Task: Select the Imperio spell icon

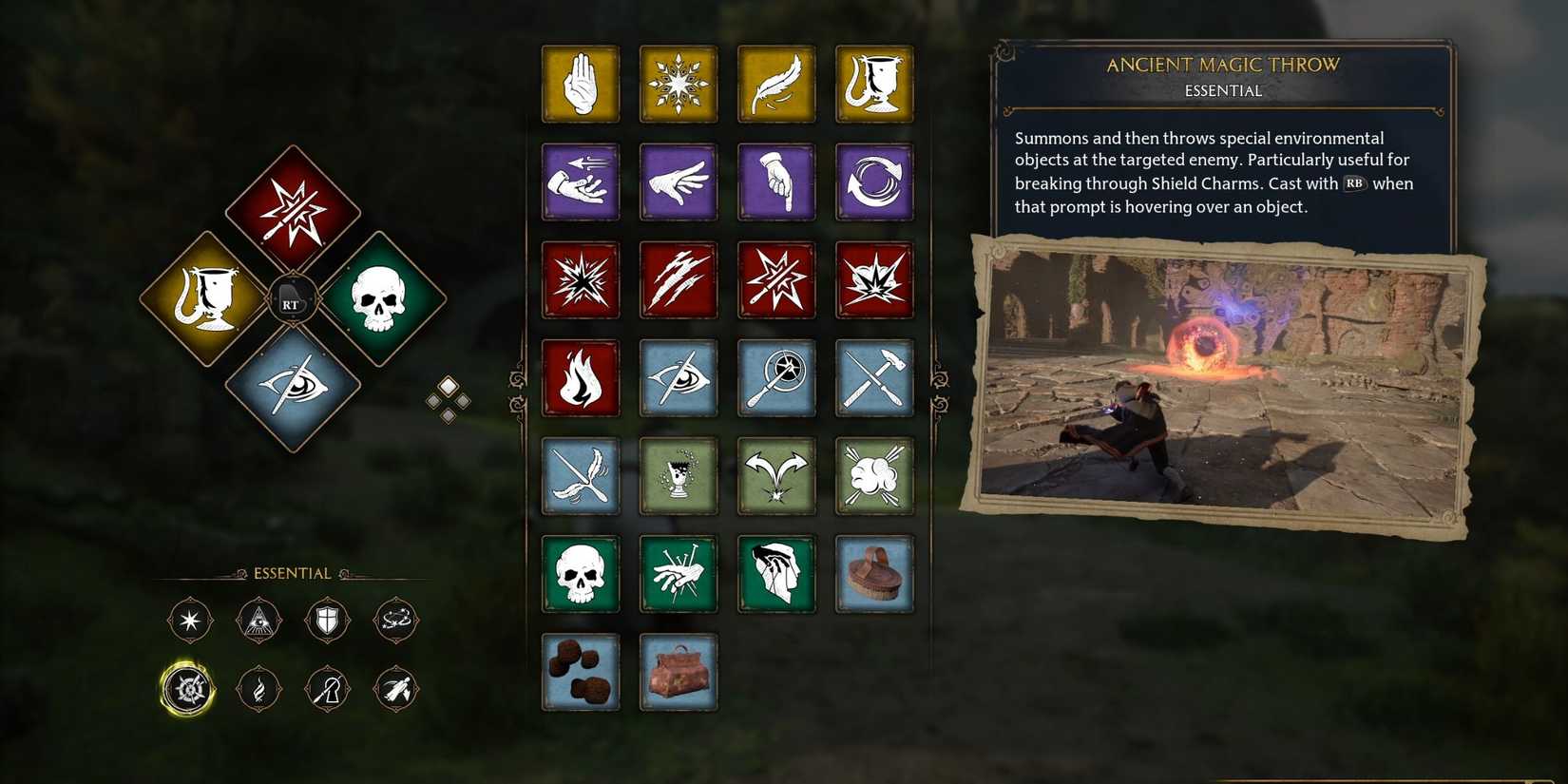Action: (776, 574)
